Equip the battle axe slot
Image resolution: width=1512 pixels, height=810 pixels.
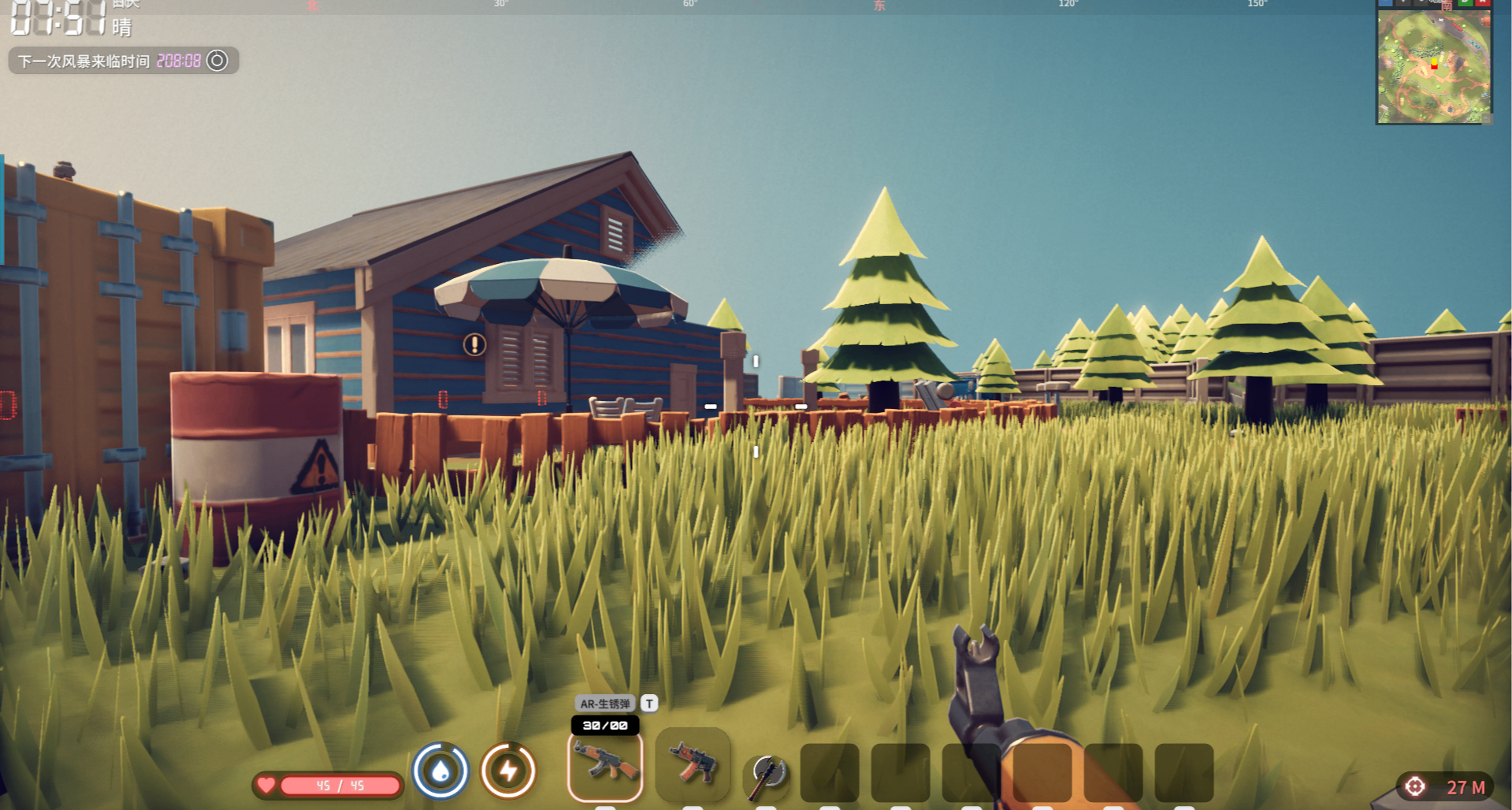tap(766, 773)
